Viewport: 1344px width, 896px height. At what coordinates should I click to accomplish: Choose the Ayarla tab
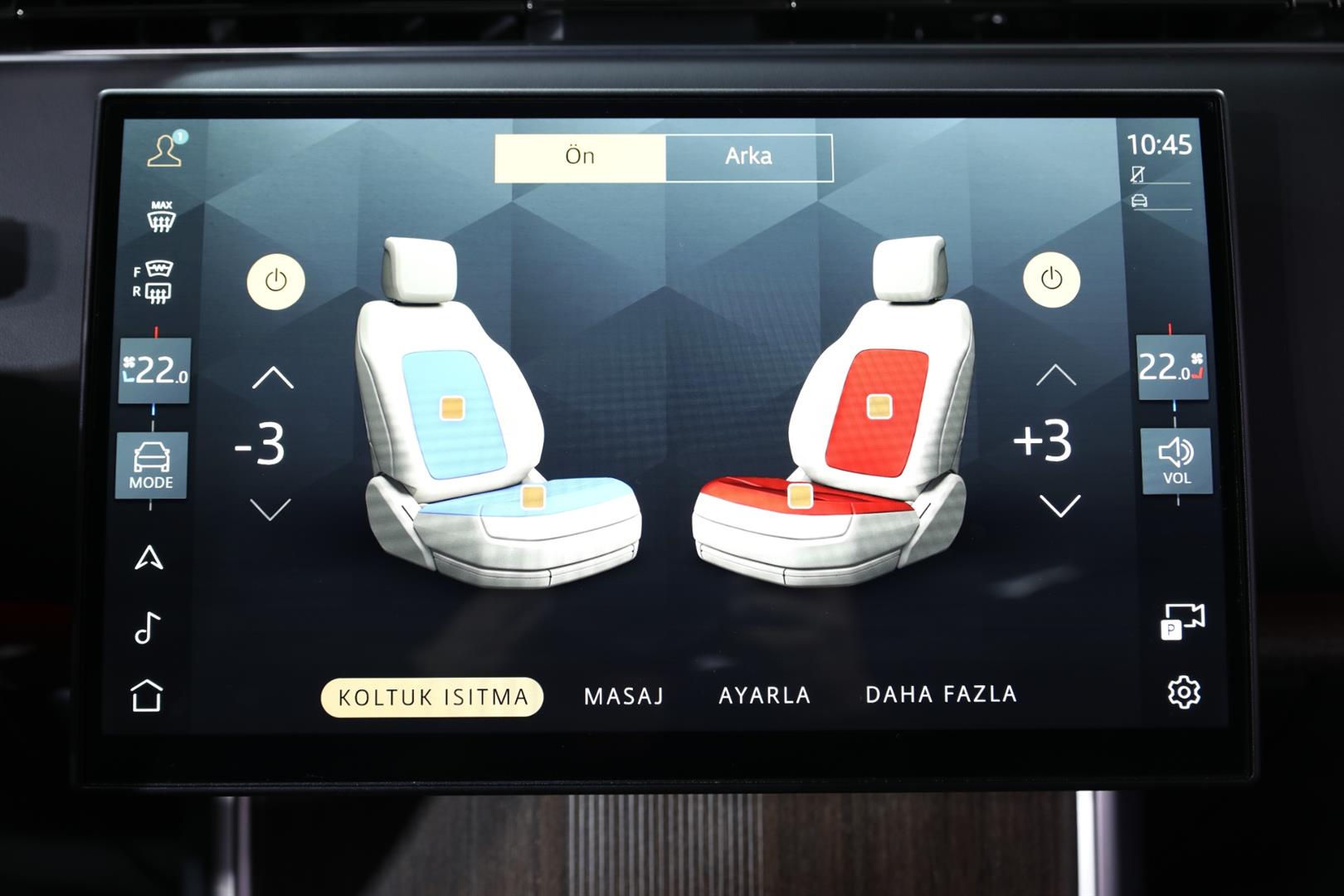coord(764,695)
